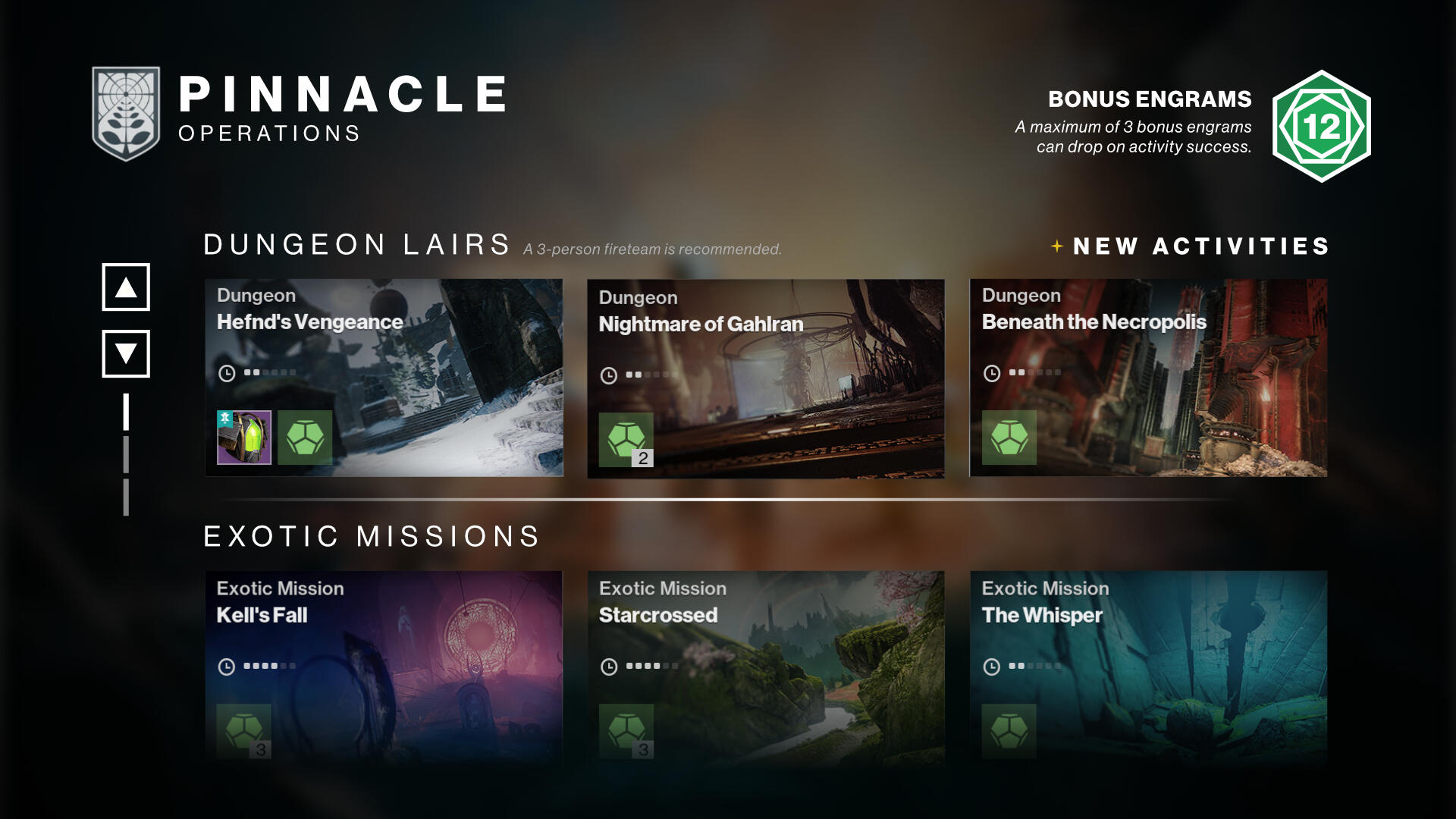
Task: Select the engram icon showing 3 on Kell's Fall
Action: (x=243, y=732)
